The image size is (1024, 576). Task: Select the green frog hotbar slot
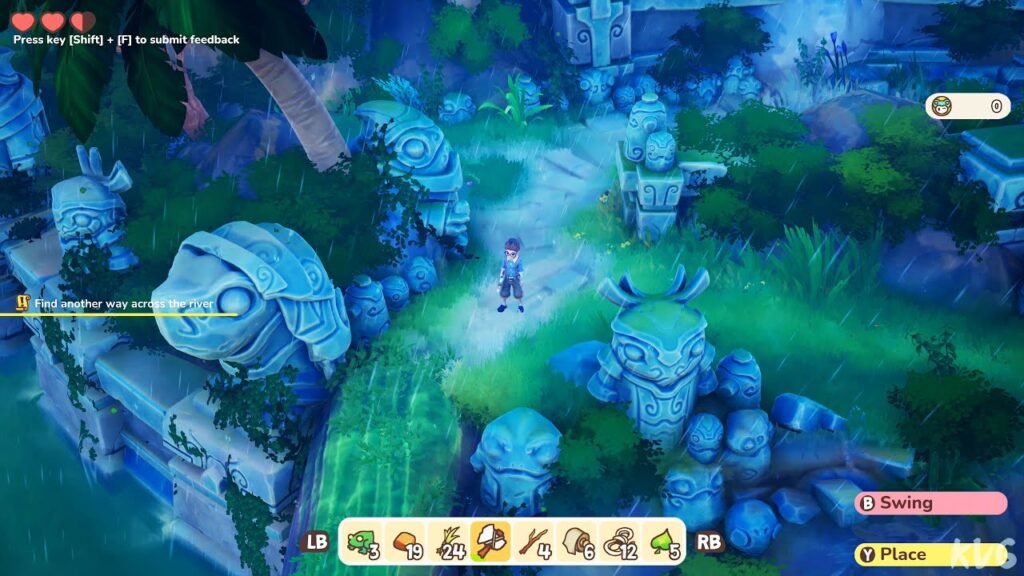[363, 542]
